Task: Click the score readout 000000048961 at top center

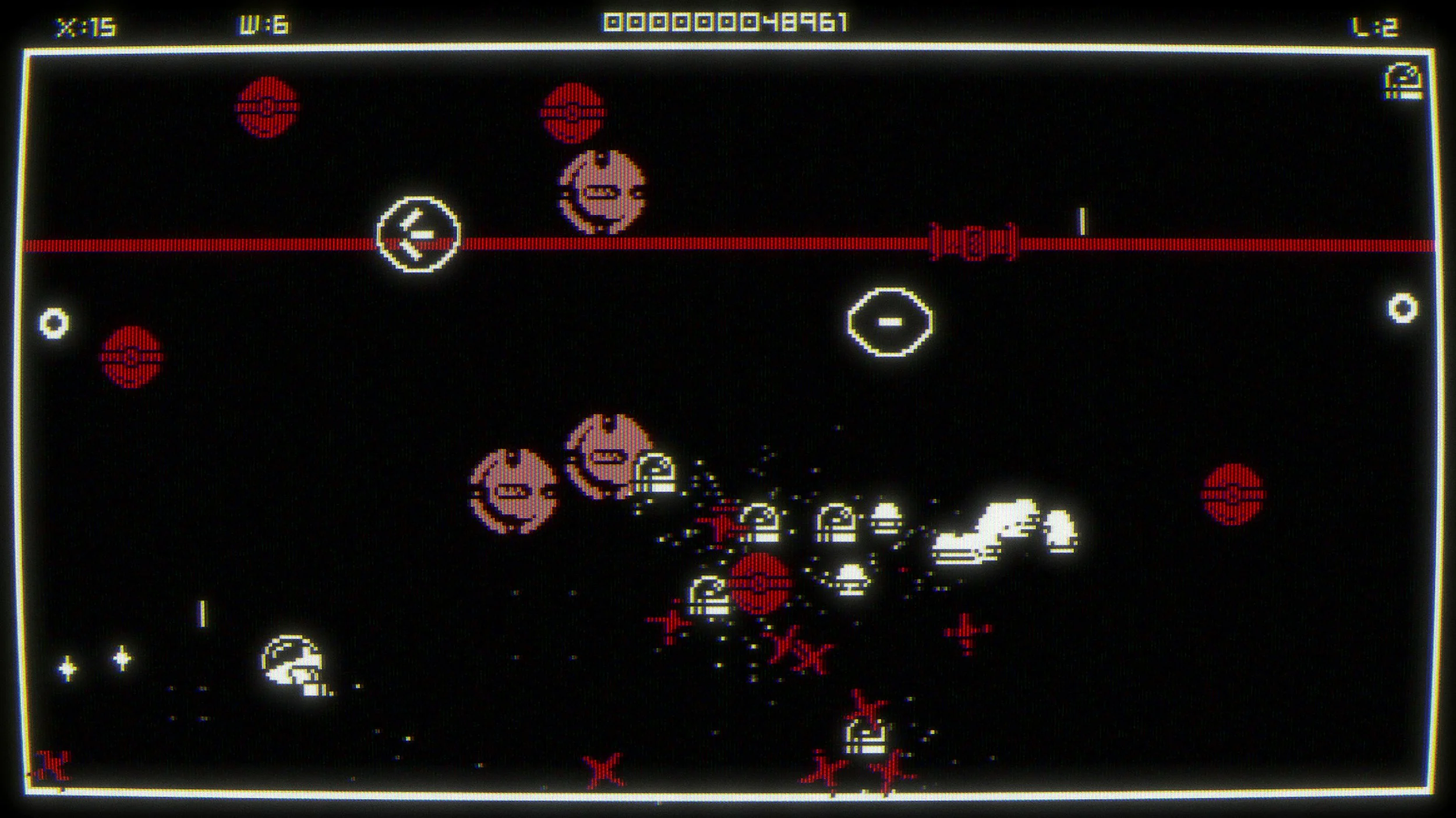Action: (x=728, y=23)
